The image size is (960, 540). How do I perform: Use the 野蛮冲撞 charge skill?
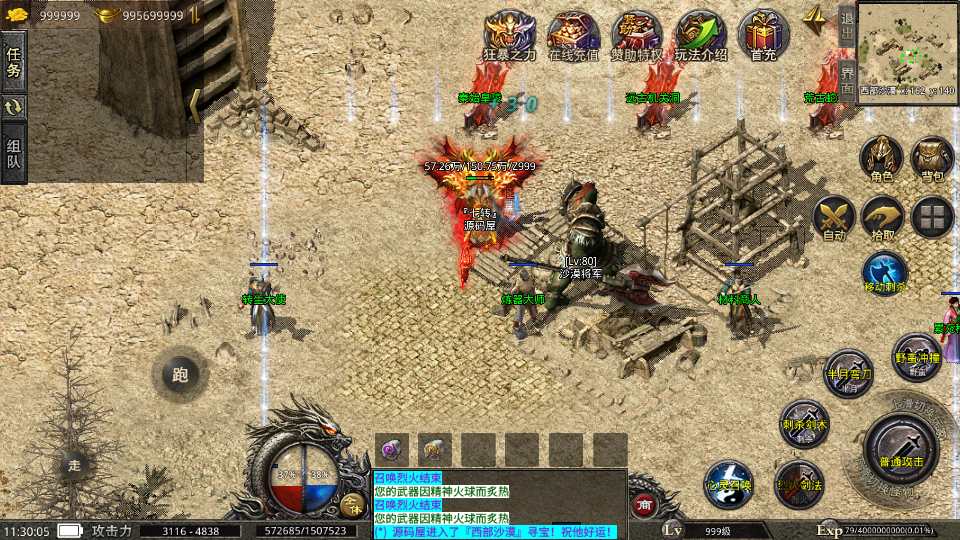[x=916, y=357]
